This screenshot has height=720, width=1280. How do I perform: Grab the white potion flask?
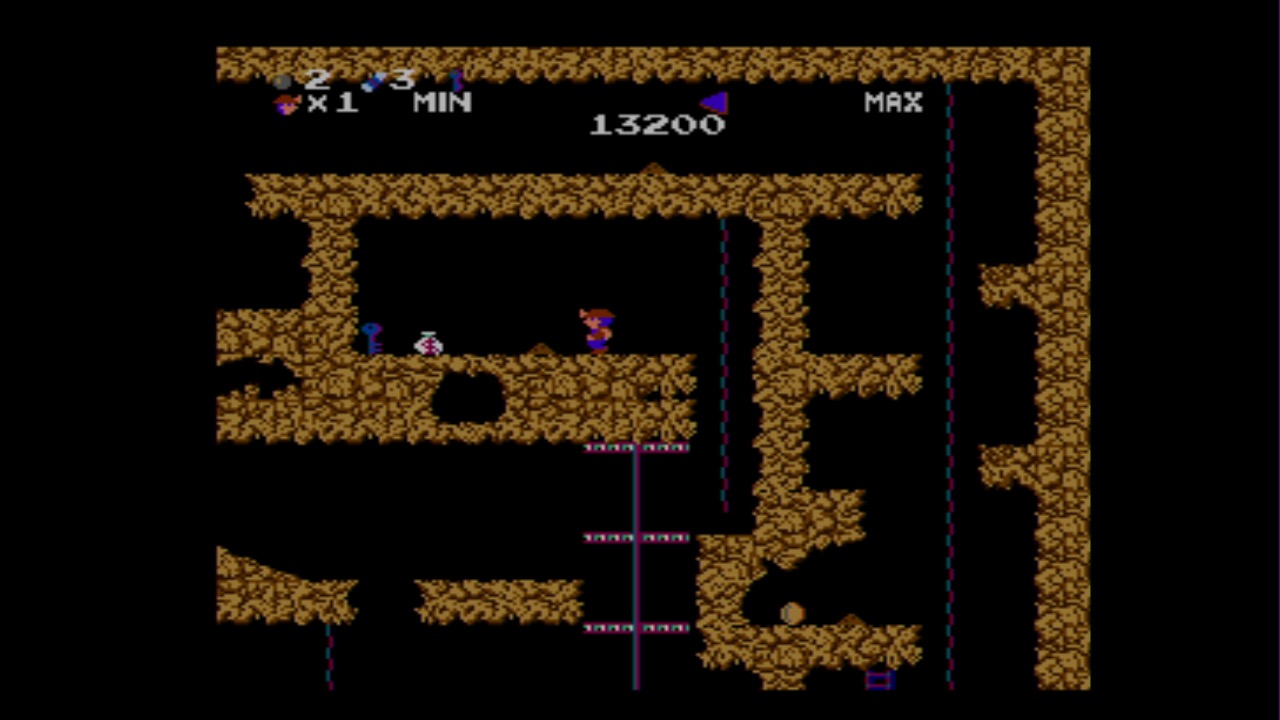pyautogui.click(x=427, y=344)
